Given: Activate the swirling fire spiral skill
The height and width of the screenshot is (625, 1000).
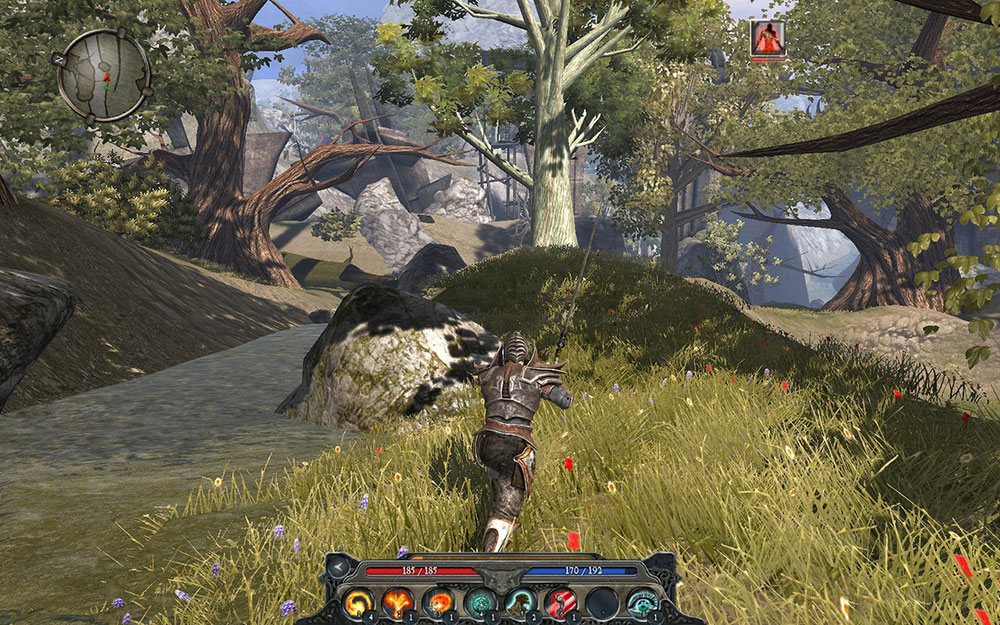Looking at the screenshot, I should [357, 603].
